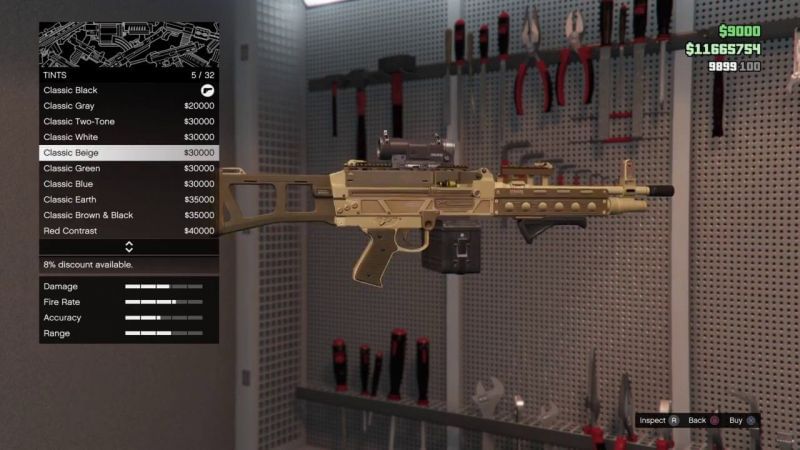The image size is (800, 450).
Task: Pick the Classic Earth tint
Action: coord(128,200)
